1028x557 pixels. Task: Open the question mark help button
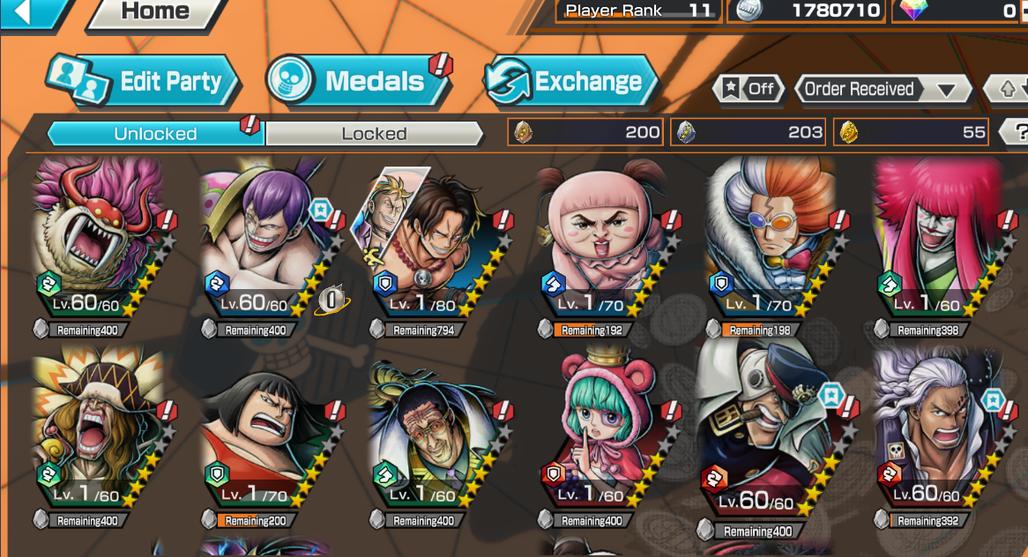click(1017, 132)
